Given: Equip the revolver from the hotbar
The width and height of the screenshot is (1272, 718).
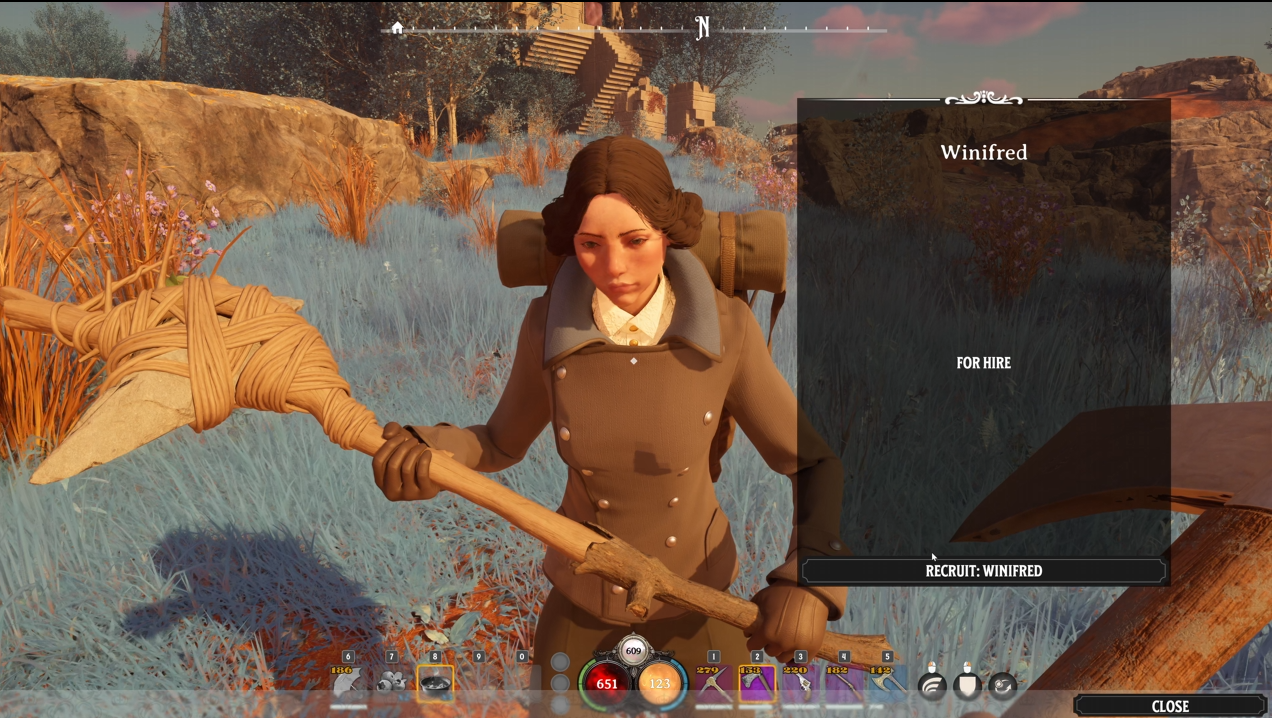Looking at the screenshot, I should click(x=800, y=683).
